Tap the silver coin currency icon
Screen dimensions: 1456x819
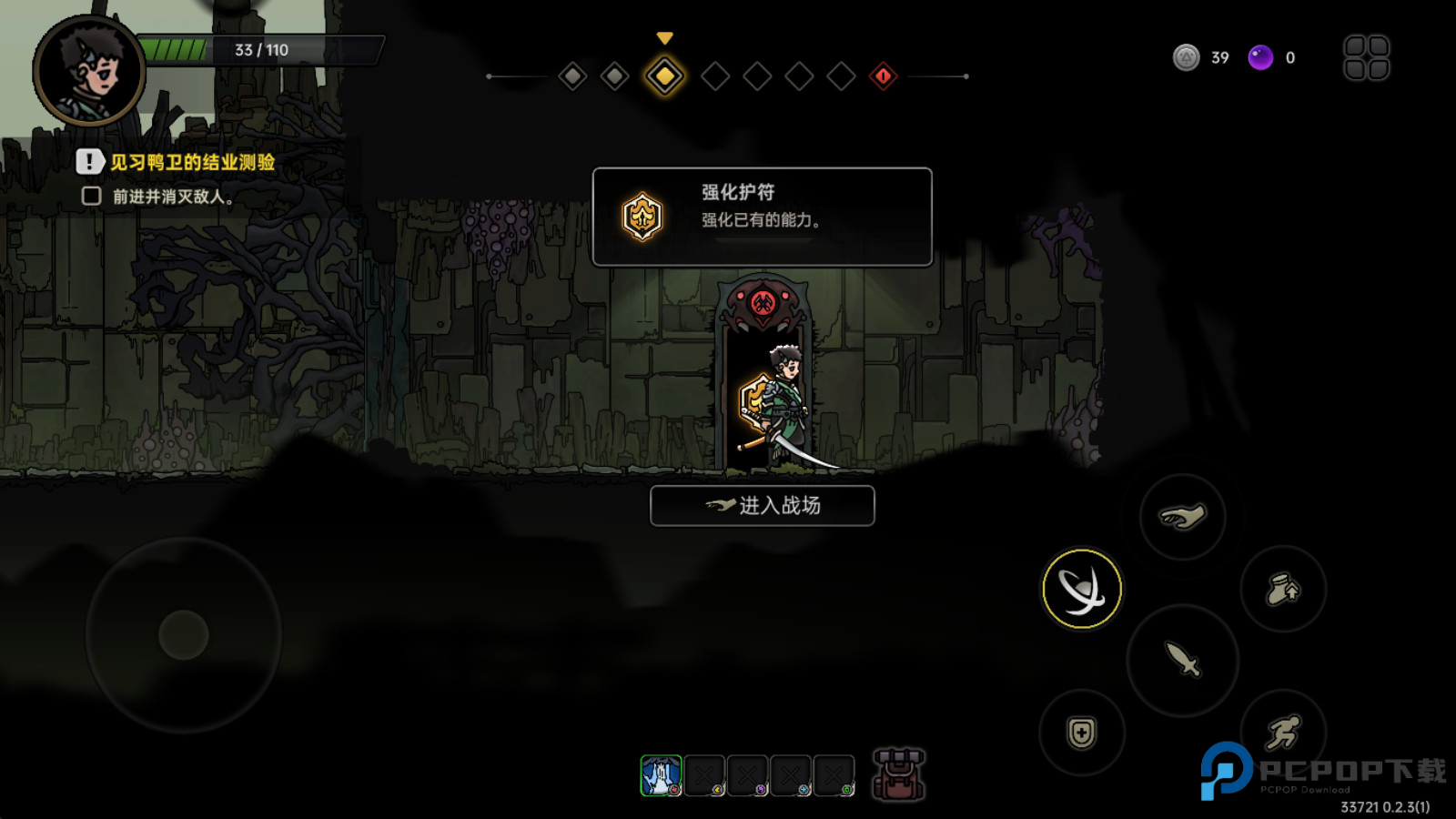coord(1185,57)
